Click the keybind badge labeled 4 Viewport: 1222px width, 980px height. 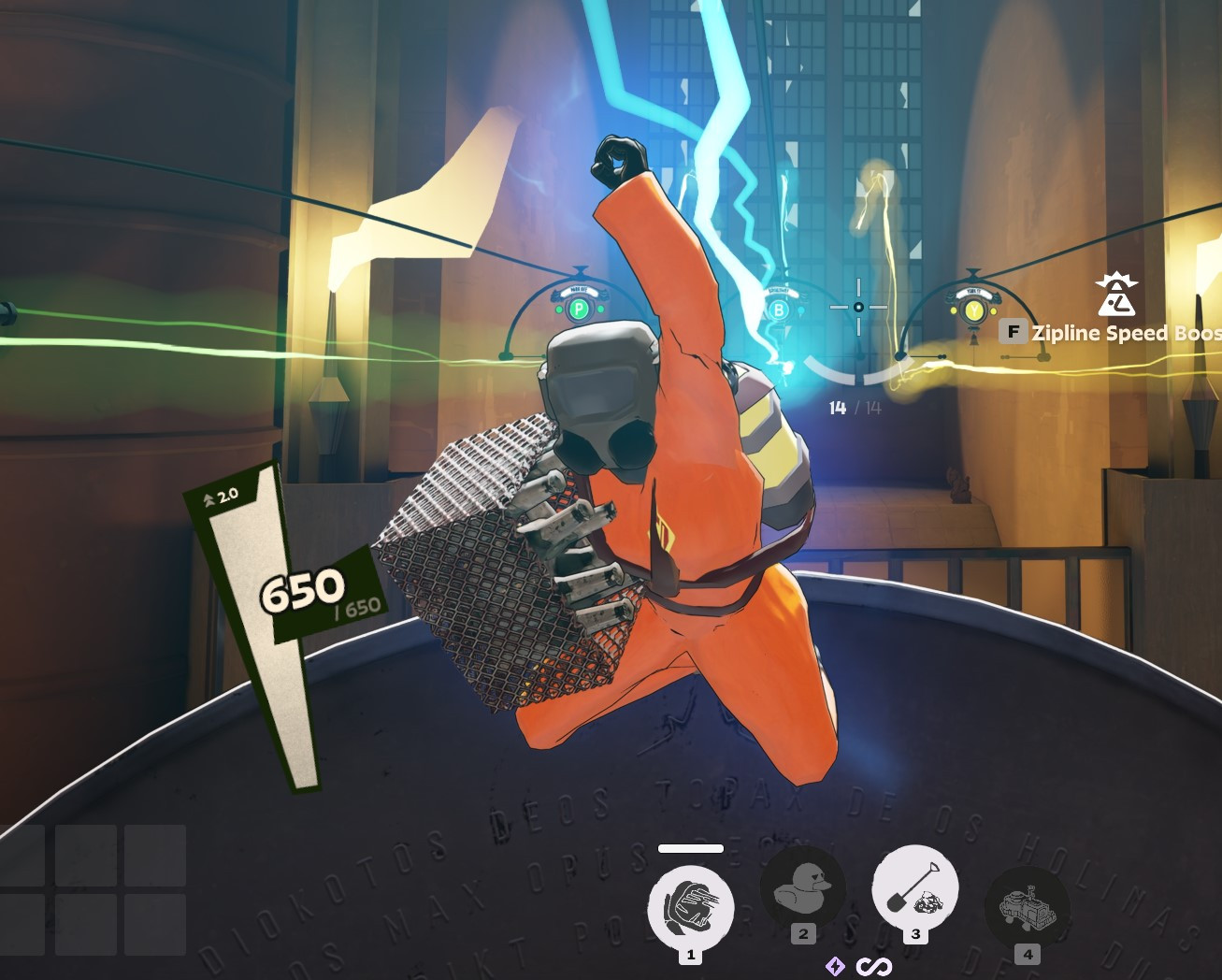tap(1028, 954)
